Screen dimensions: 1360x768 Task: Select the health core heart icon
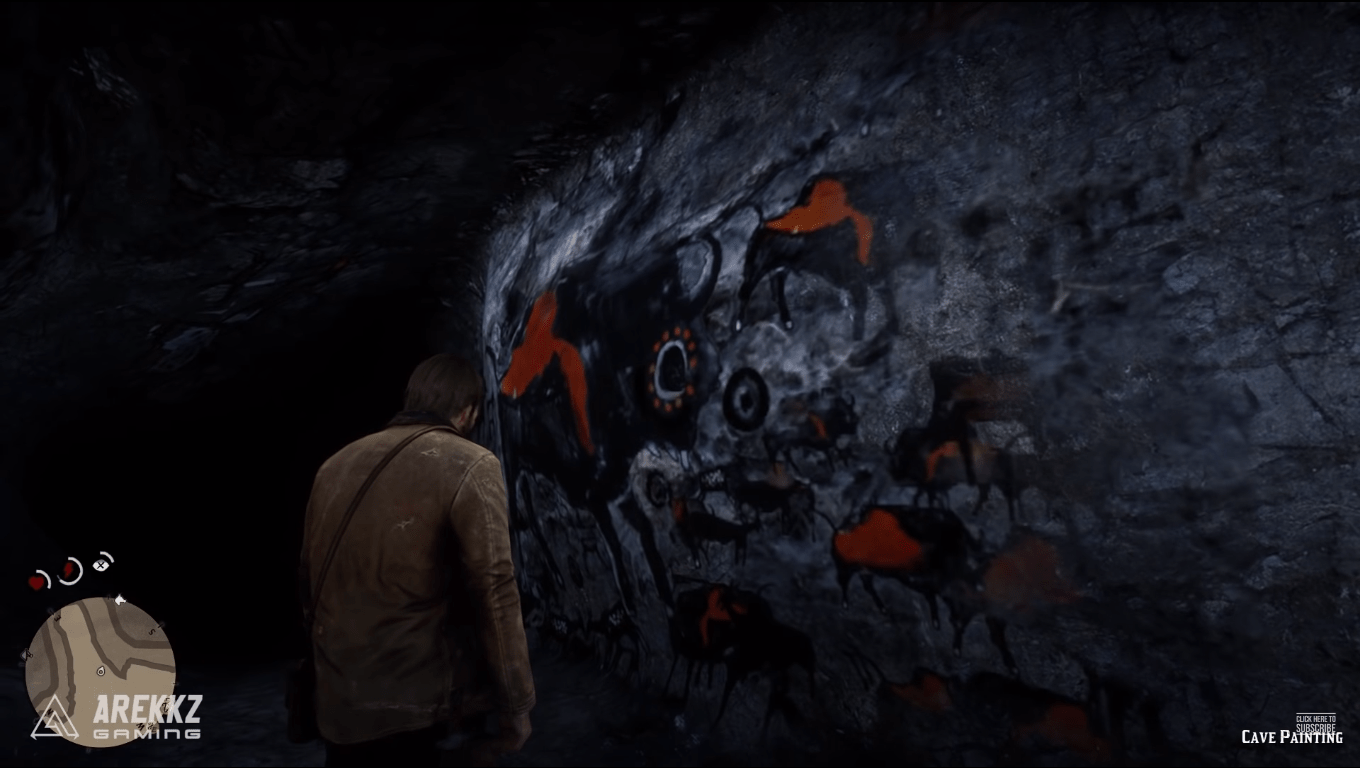pos(34,583)
